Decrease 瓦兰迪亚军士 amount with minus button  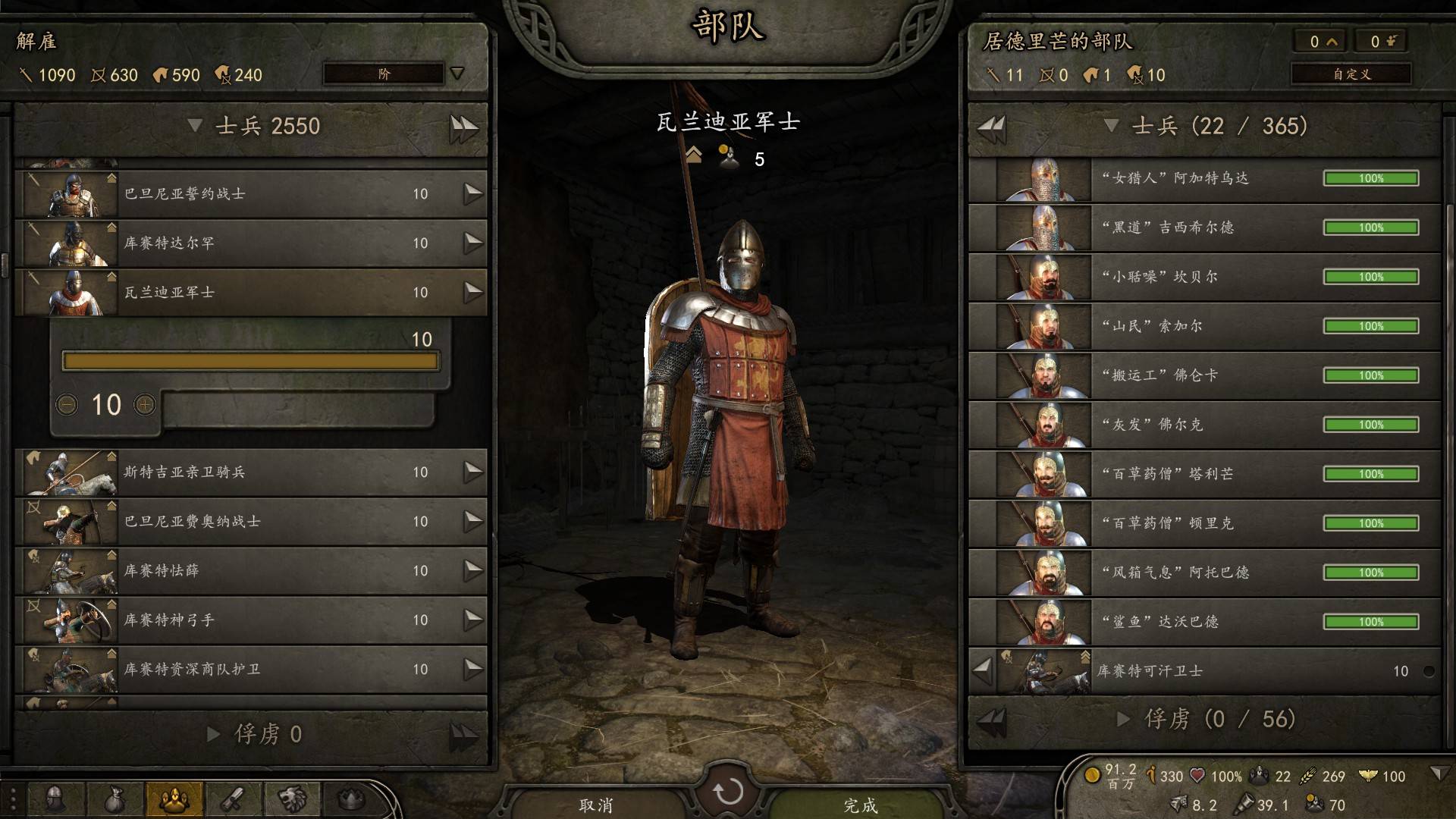[67, 405]
